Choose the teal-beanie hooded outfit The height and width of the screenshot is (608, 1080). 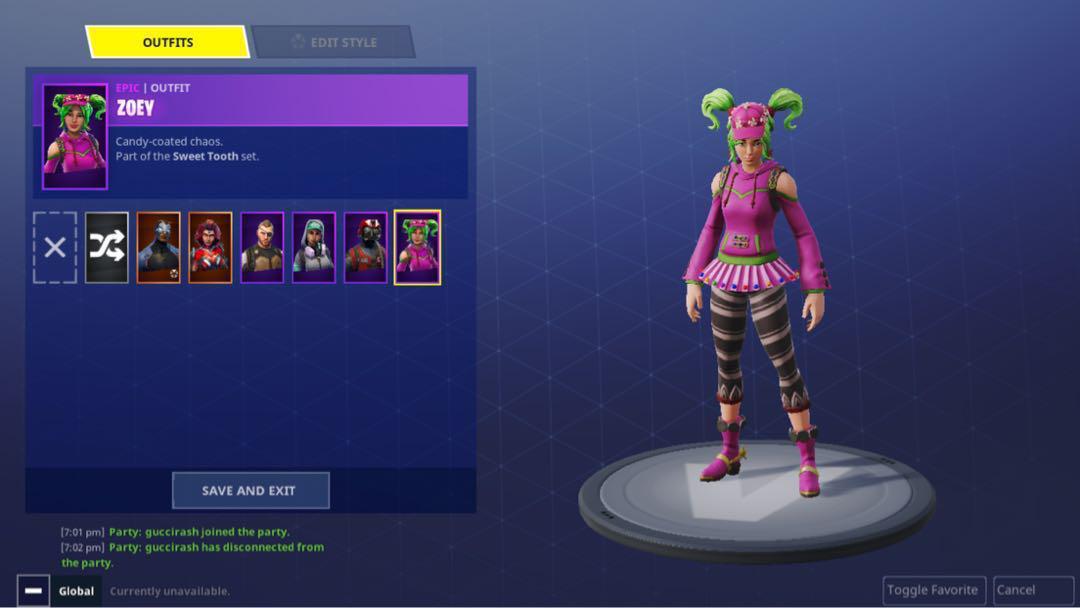pyautogui.click(x=314, y=247)
